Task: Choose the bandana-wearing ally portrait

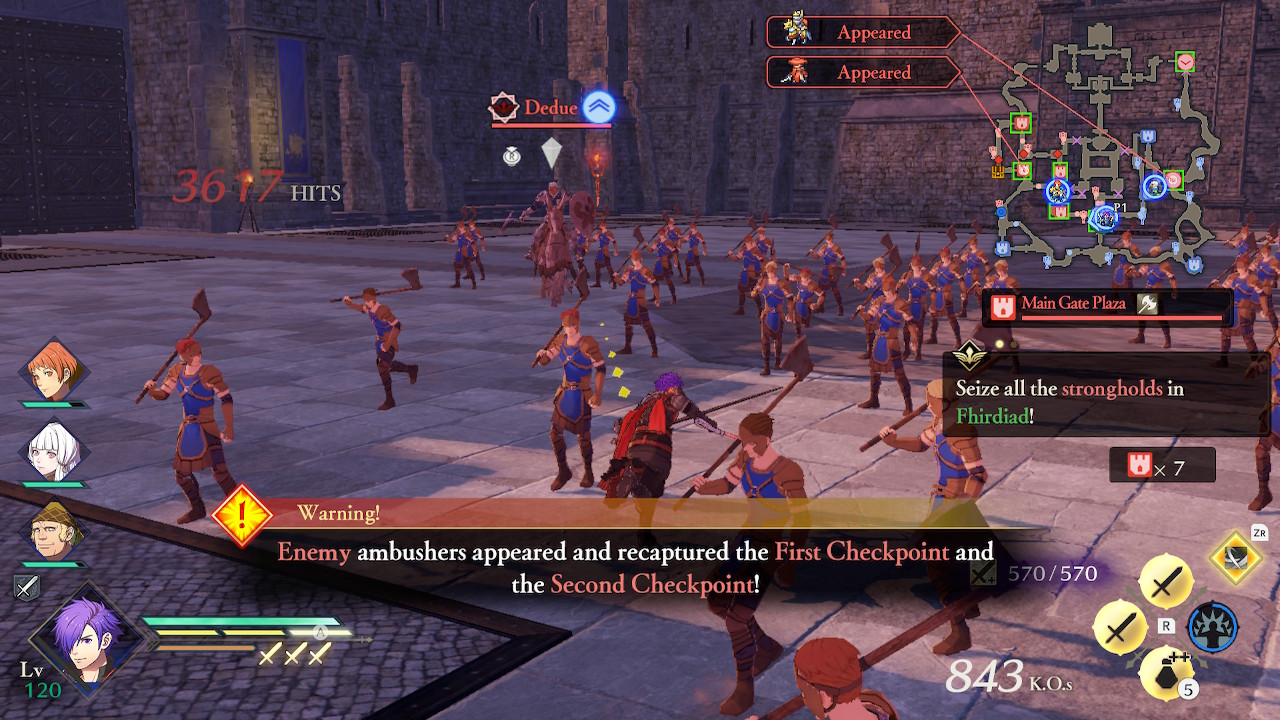Action: coord(54,531)
